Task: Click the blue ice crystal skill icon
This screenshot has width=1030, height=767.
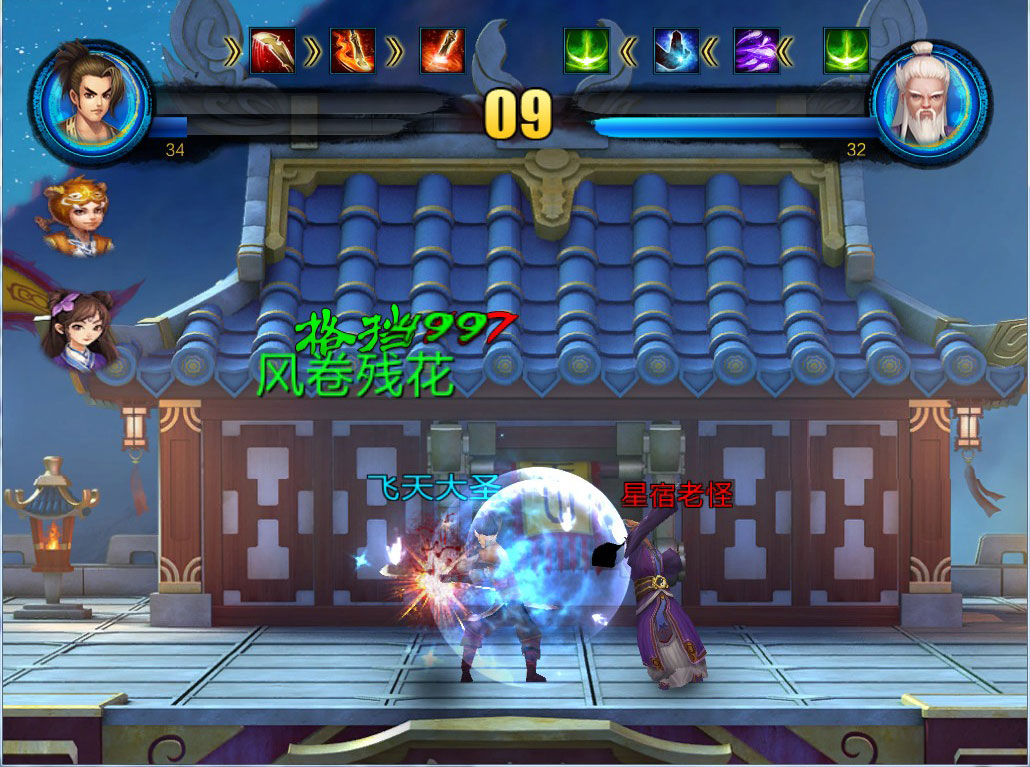Action: click(676, 51)
